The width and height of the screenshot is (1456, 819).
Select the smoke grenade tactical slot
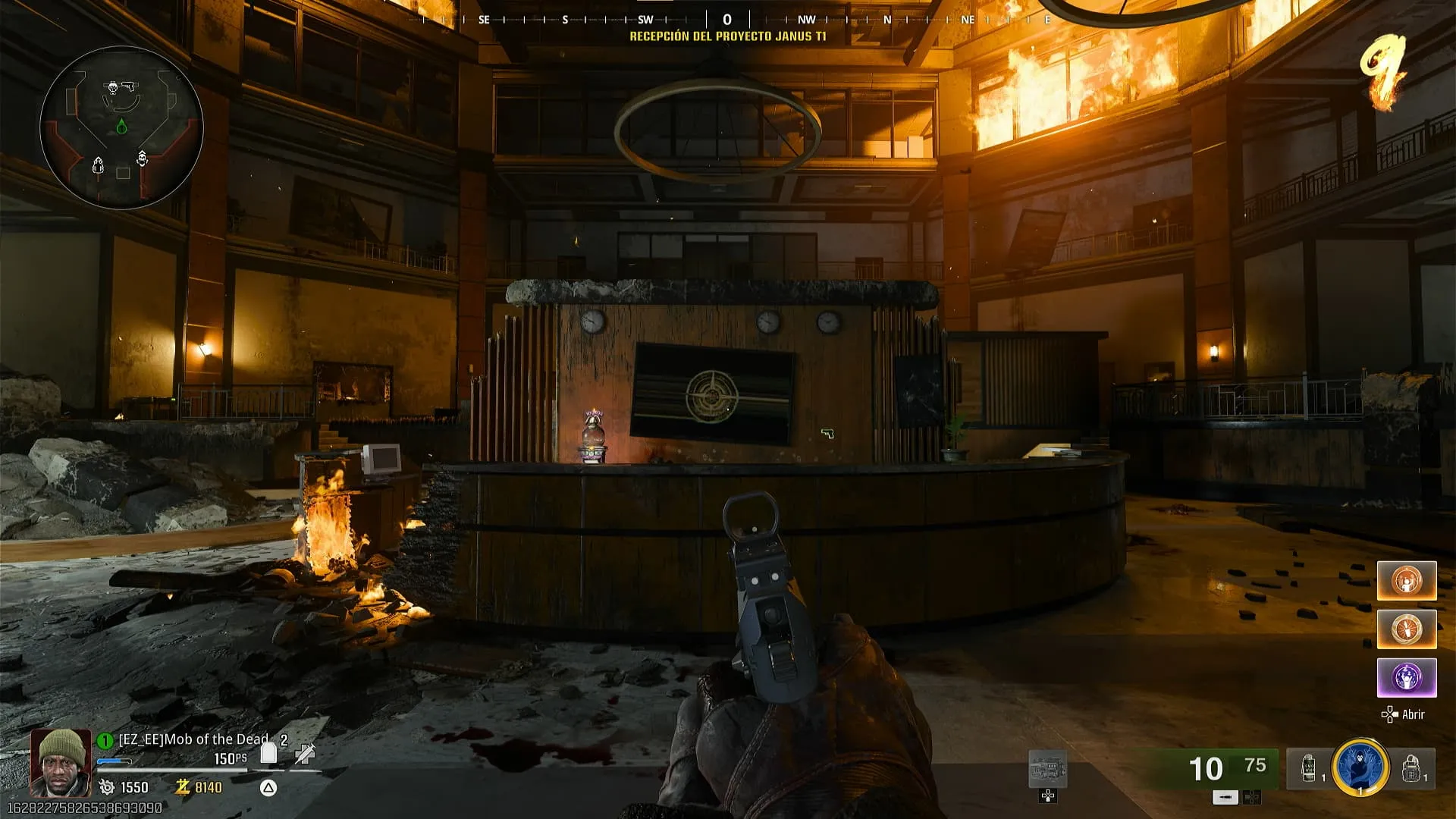click(x=1309, y=767)
